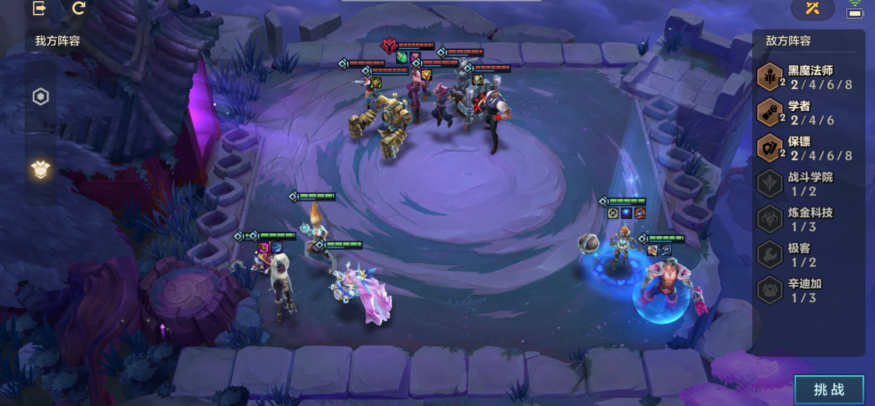Click the circular refresh arrow icon

pyautogui.click(x=79, y=9)
